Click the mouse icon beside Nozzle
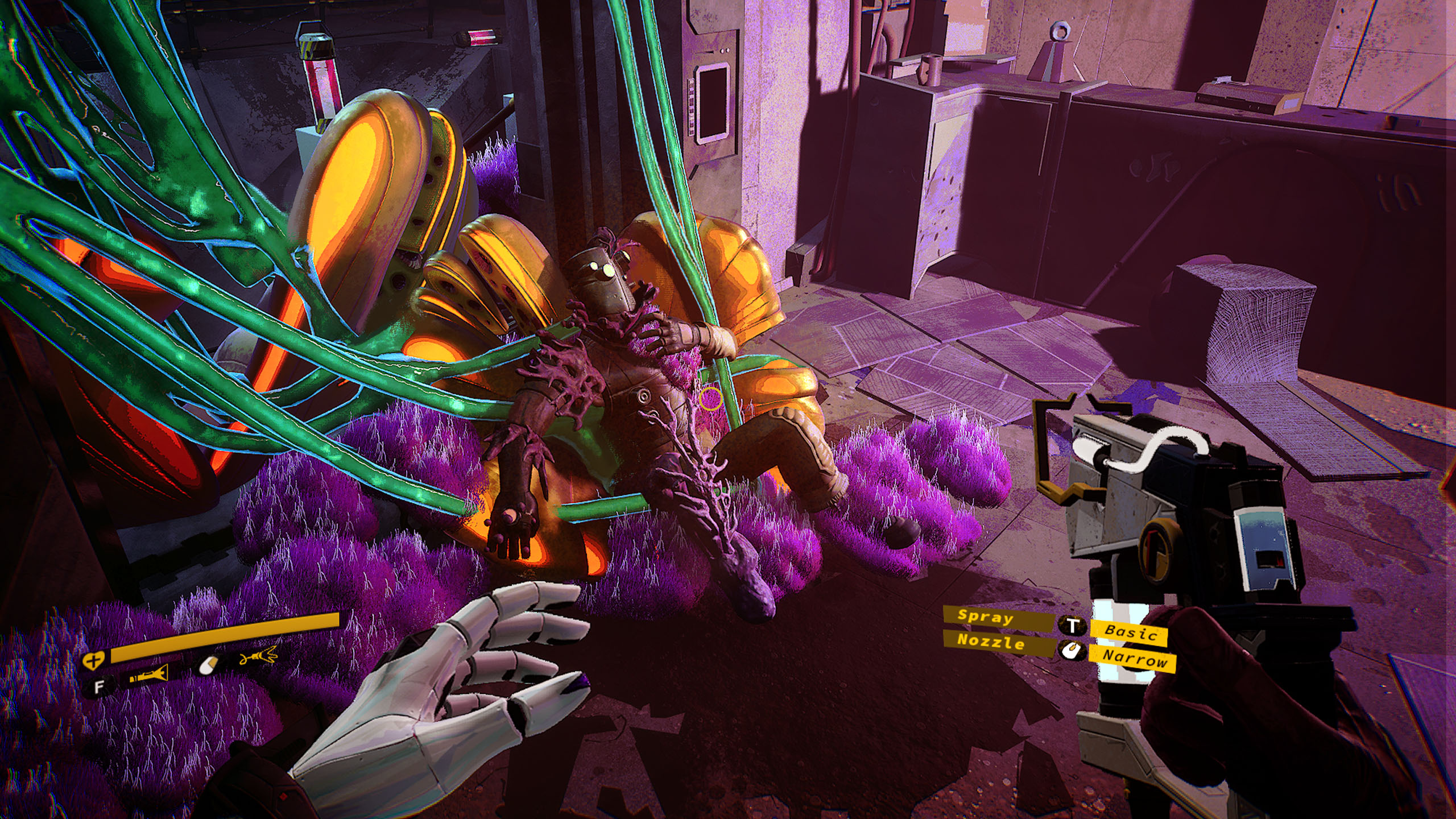 pyautogui.click(x=1072, y=651)
